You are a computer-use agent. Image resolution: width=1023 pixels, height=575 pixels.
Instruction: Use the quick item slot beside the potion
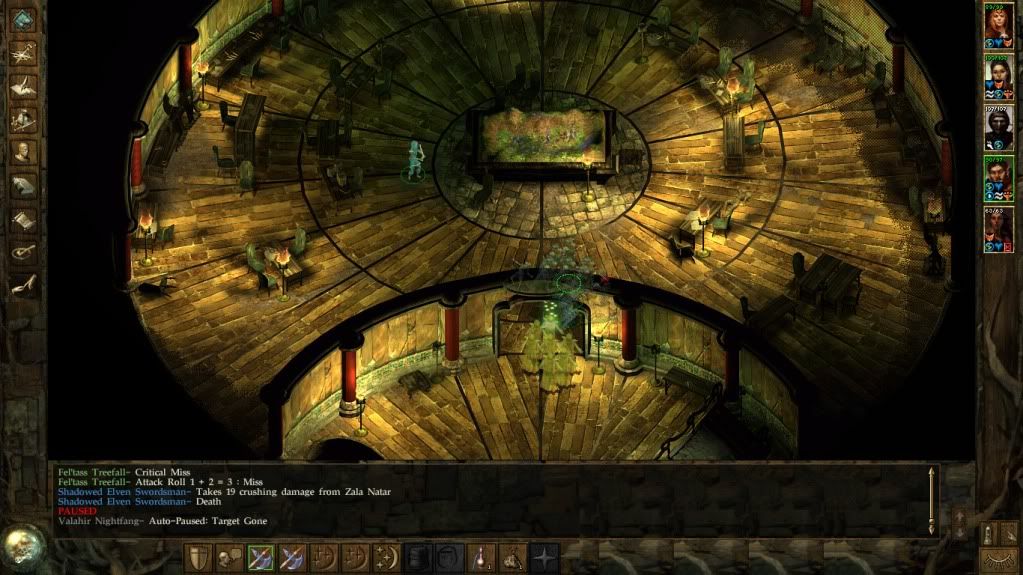click(x=513, y=558)
